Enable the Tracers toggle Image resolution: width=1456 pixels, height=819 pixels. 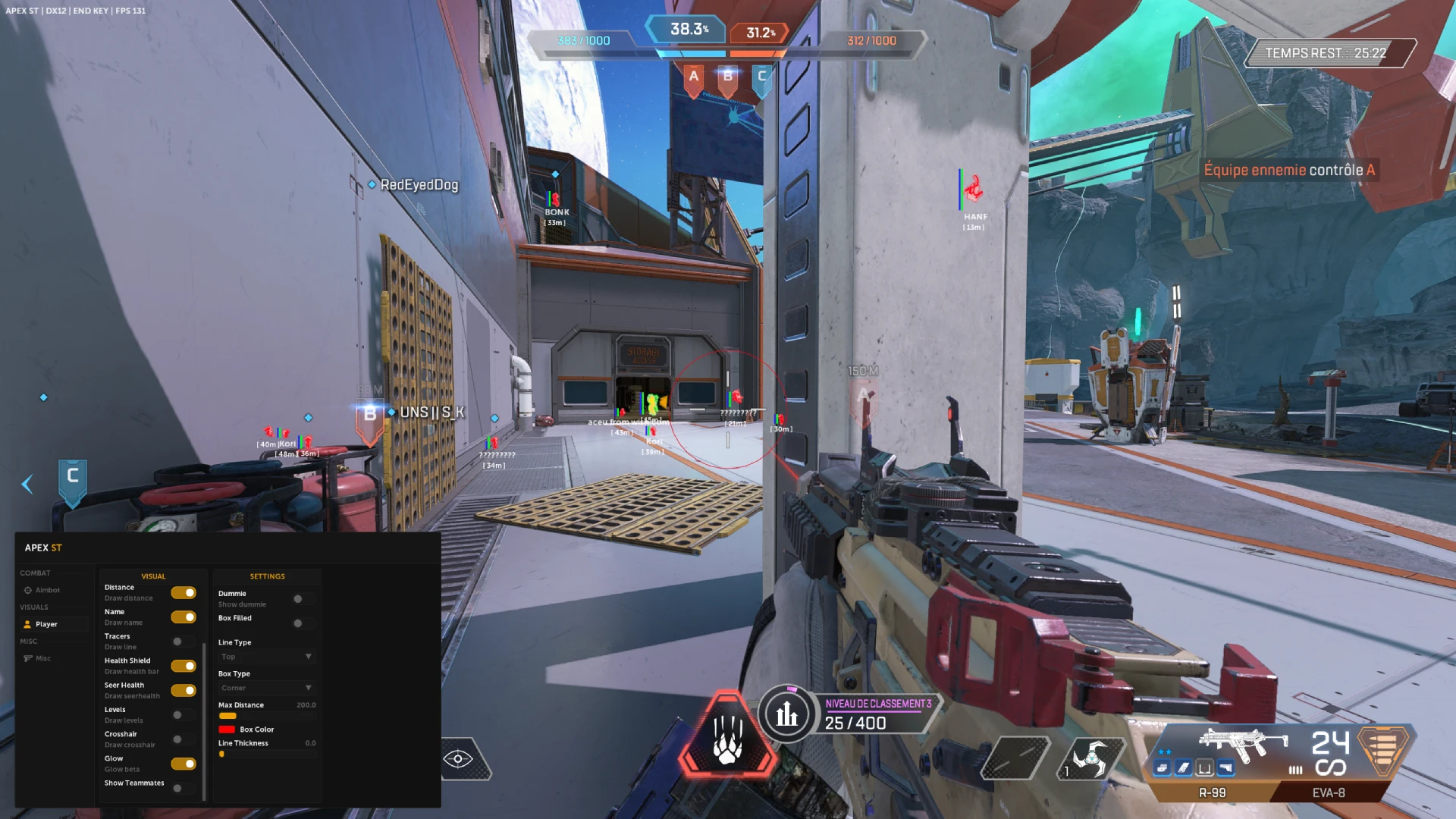(x=182, y=642)
